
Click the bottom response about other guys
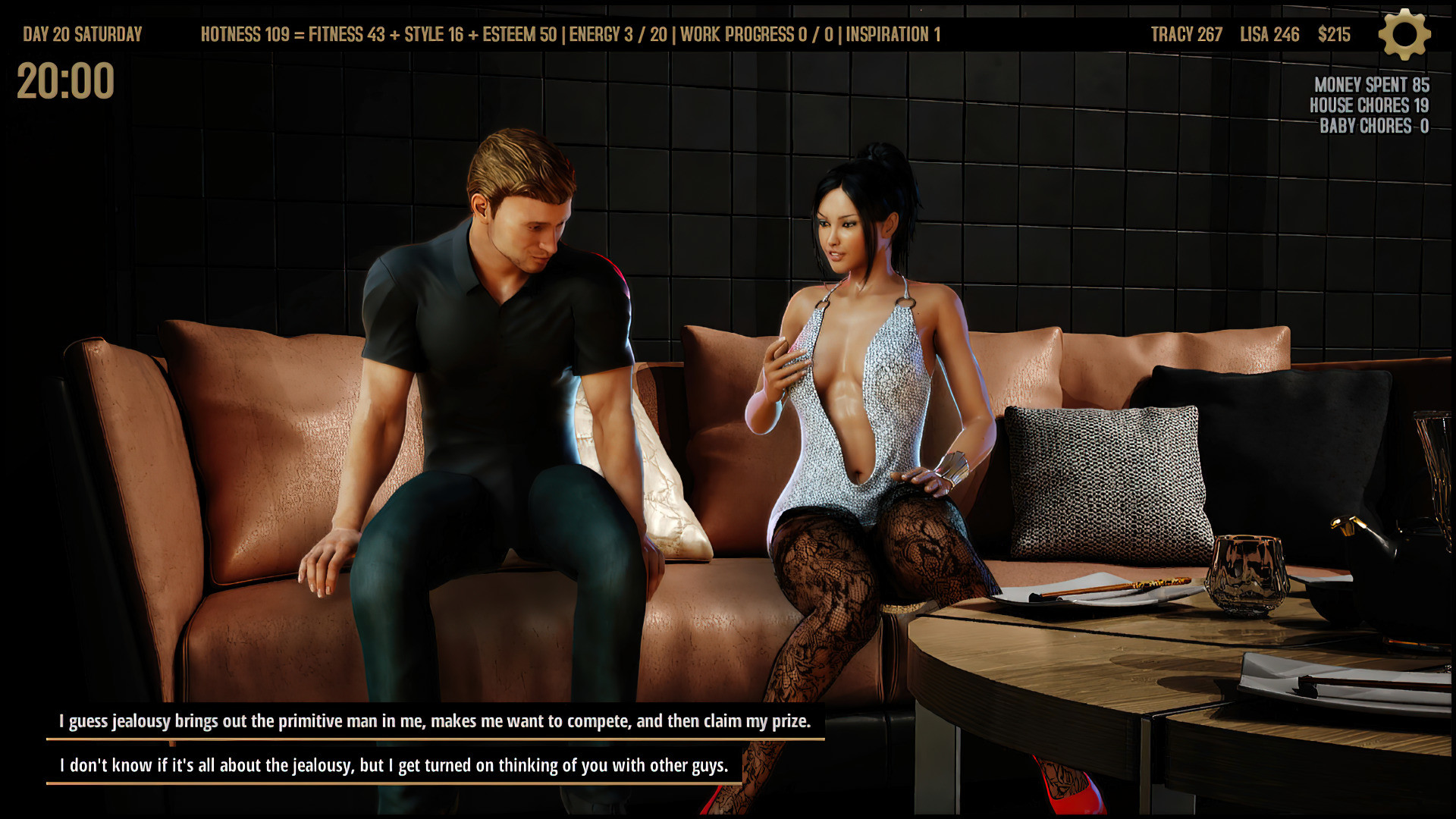click(394, 765)
